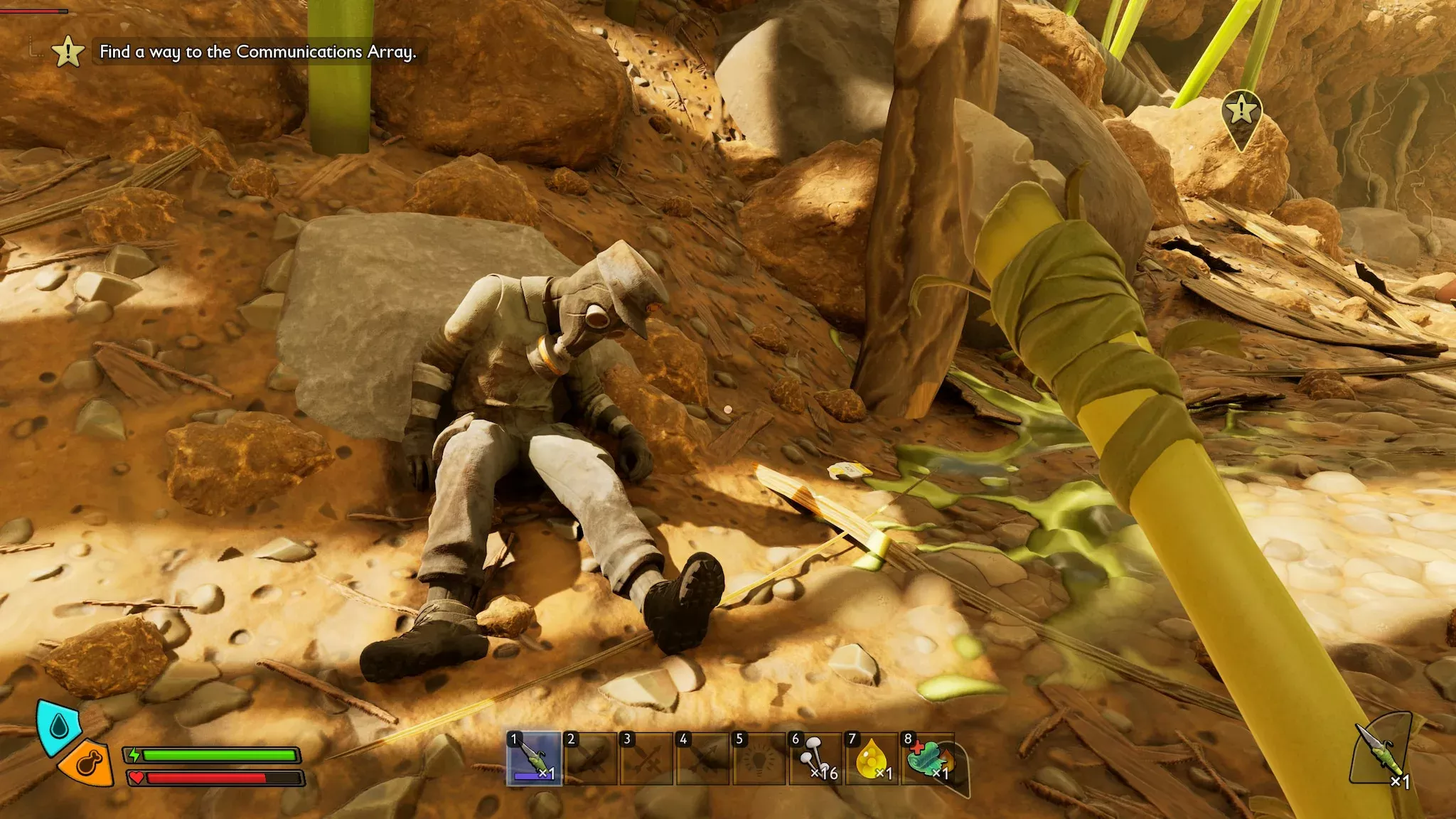Select the objective star icon in the quest tracker

tap(68, 52)
